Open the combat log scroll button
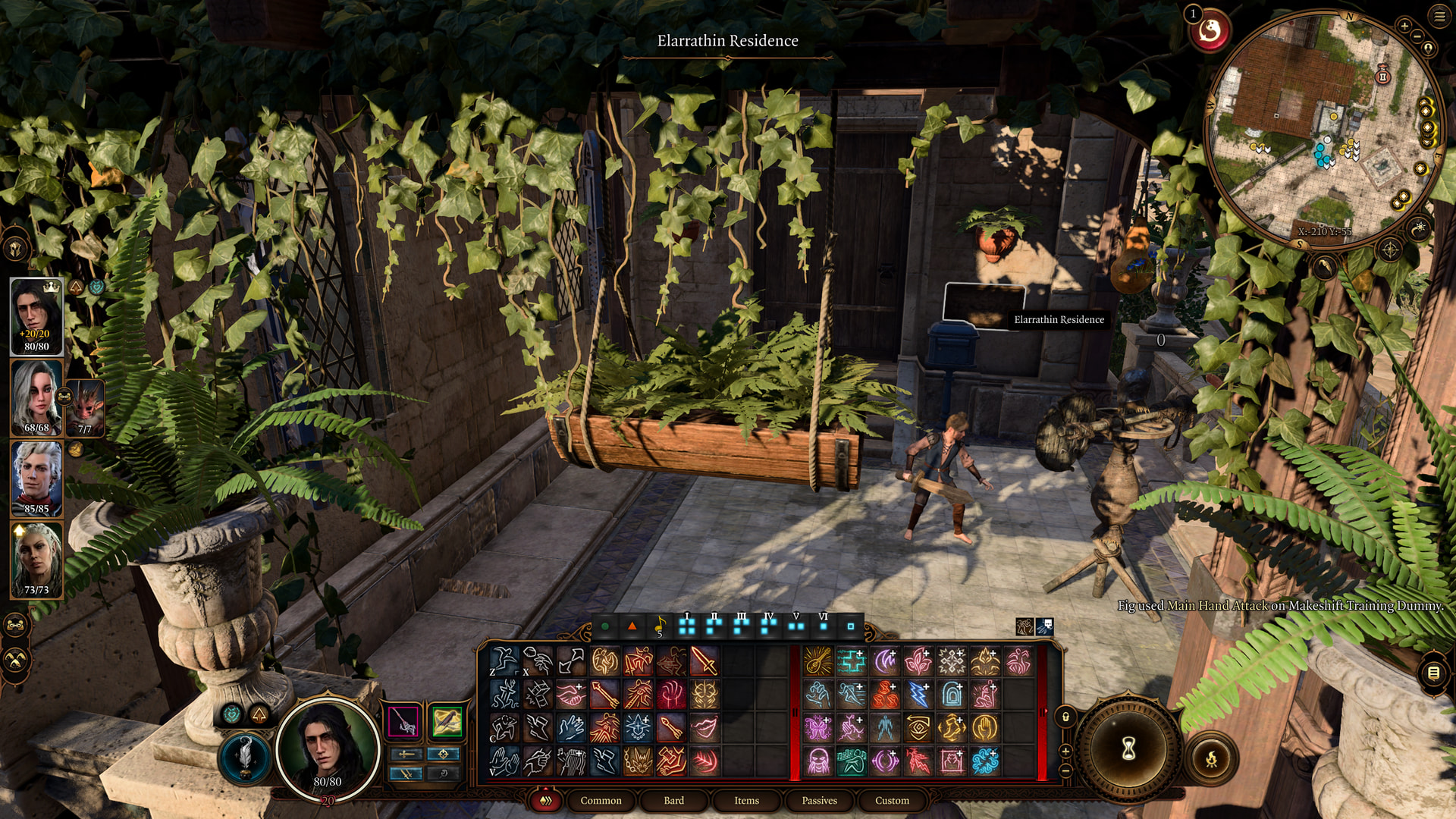This screenshot has height=819, width=1456. point(1433,673)
